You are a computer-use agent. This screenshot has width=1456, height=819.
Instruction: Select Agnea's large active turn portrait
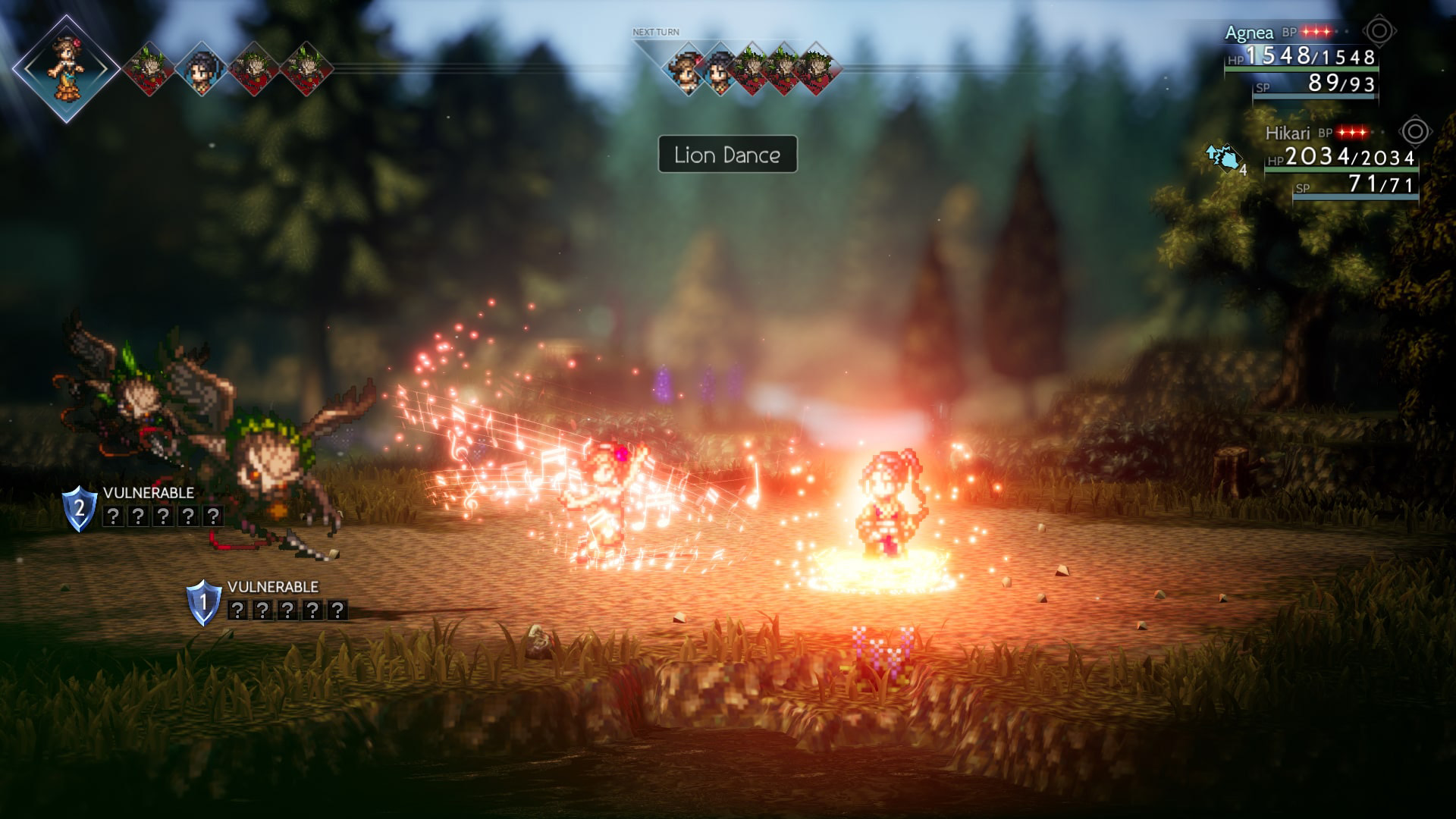click(x=66, y=68)
